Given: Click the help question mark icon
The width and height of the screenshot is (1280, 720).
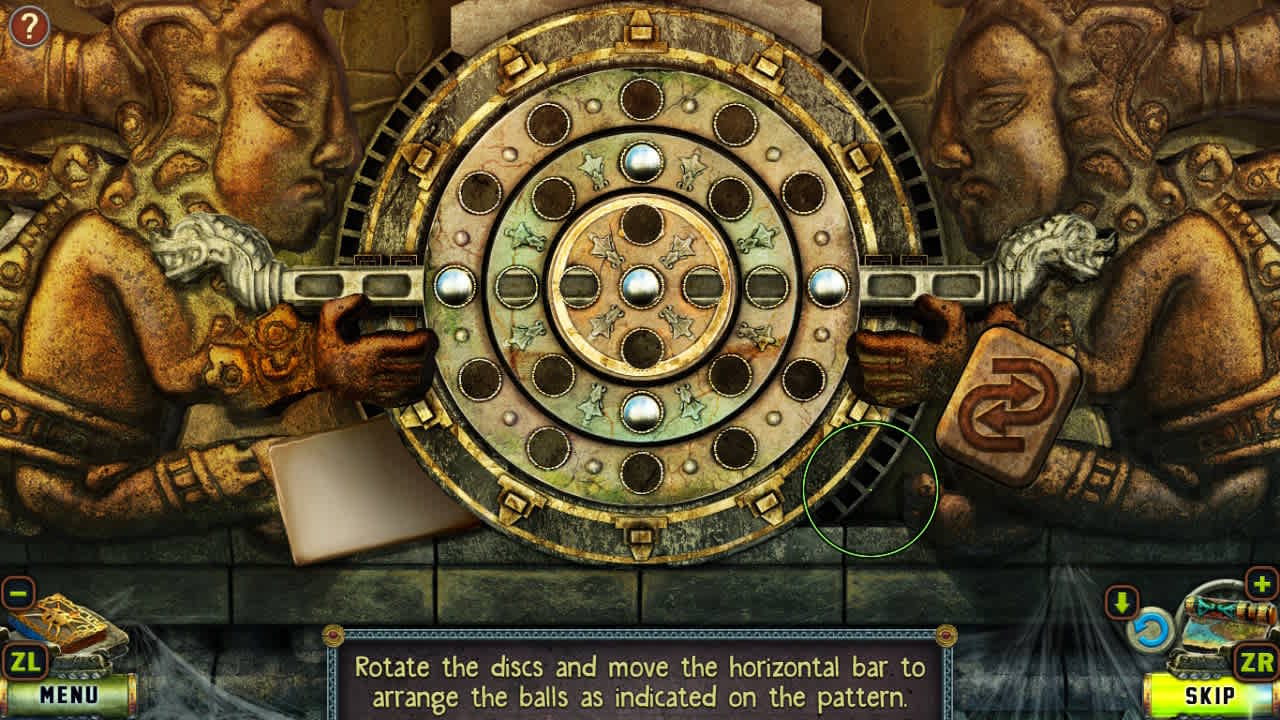Looking at the screenshot, I should pos(28,26).
